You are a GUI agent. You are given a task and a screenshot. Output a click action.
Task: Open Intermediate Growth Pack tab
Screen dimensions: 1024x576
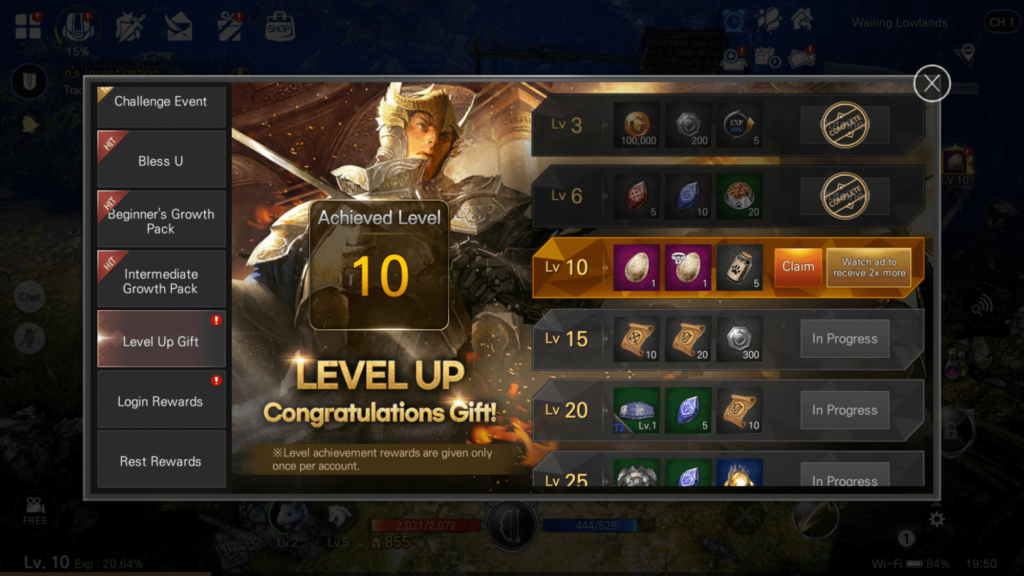(161, 281)
